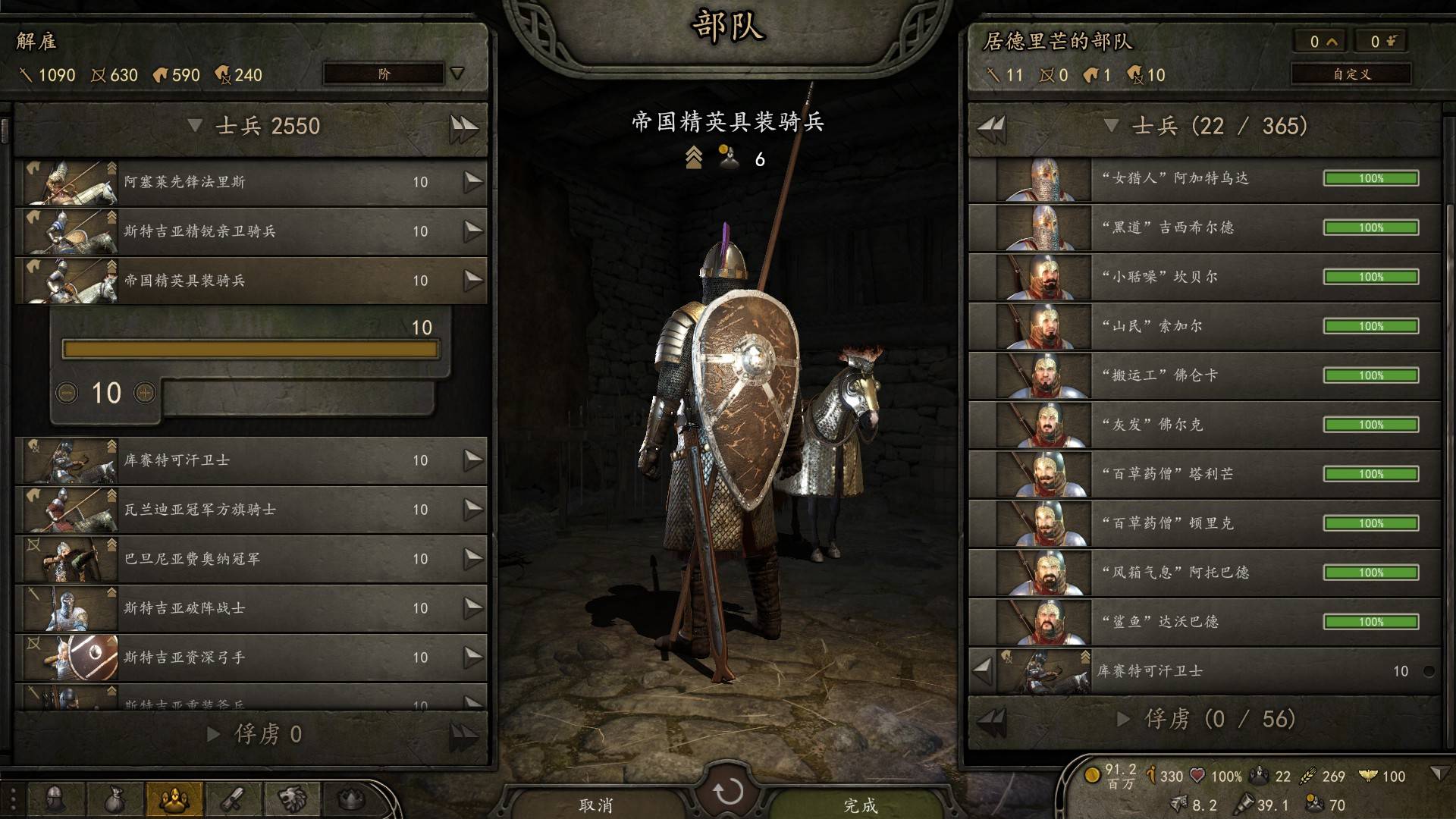
Task: Transfer 斯特吉亚精锐亲卫骑兵 with its arrow
Action: [x=473, y=231]
